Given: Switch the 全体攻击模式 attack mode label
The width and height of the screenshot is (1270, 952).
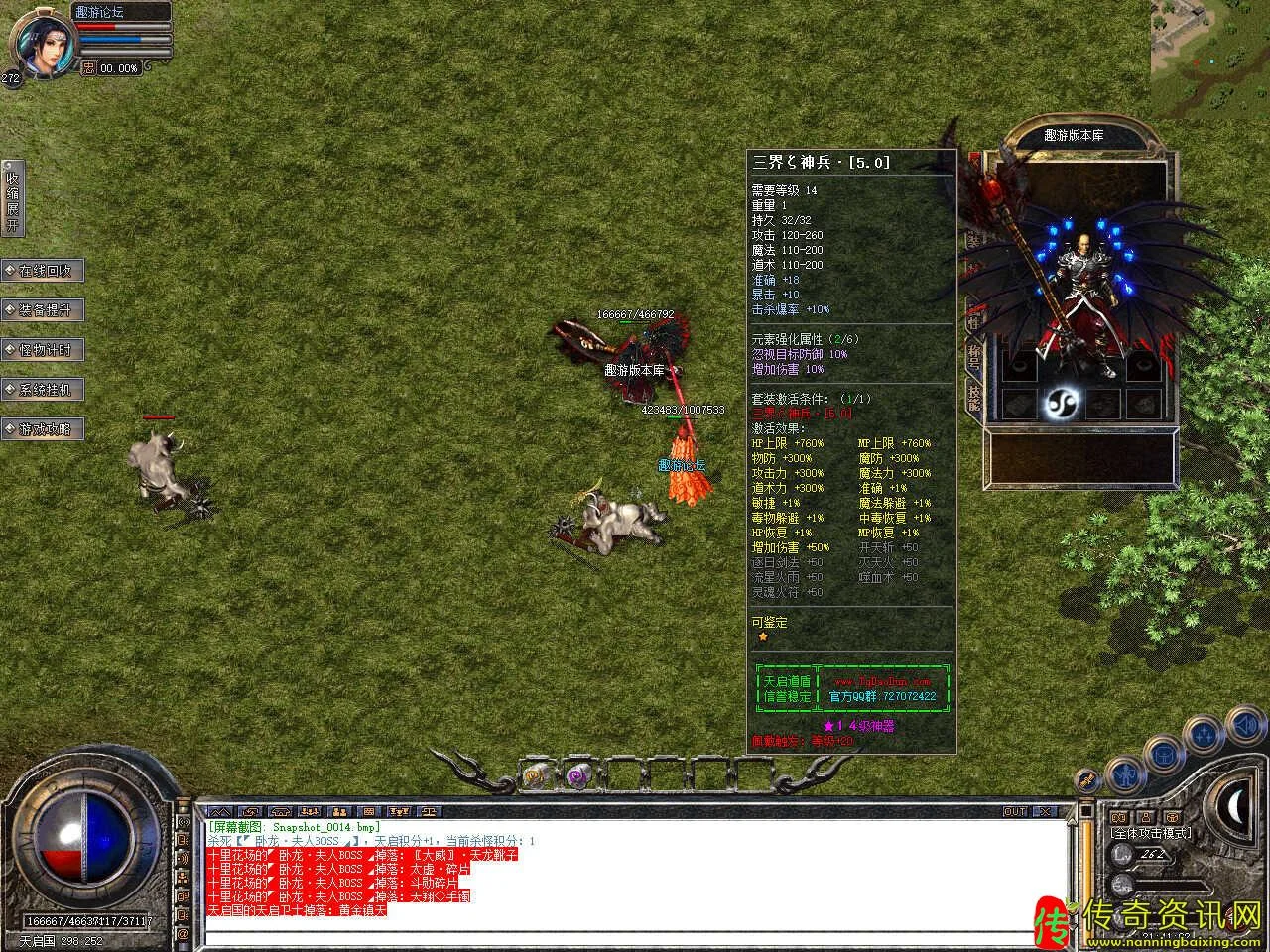Looking at the screenshot, I should [x=1152, y=834].
